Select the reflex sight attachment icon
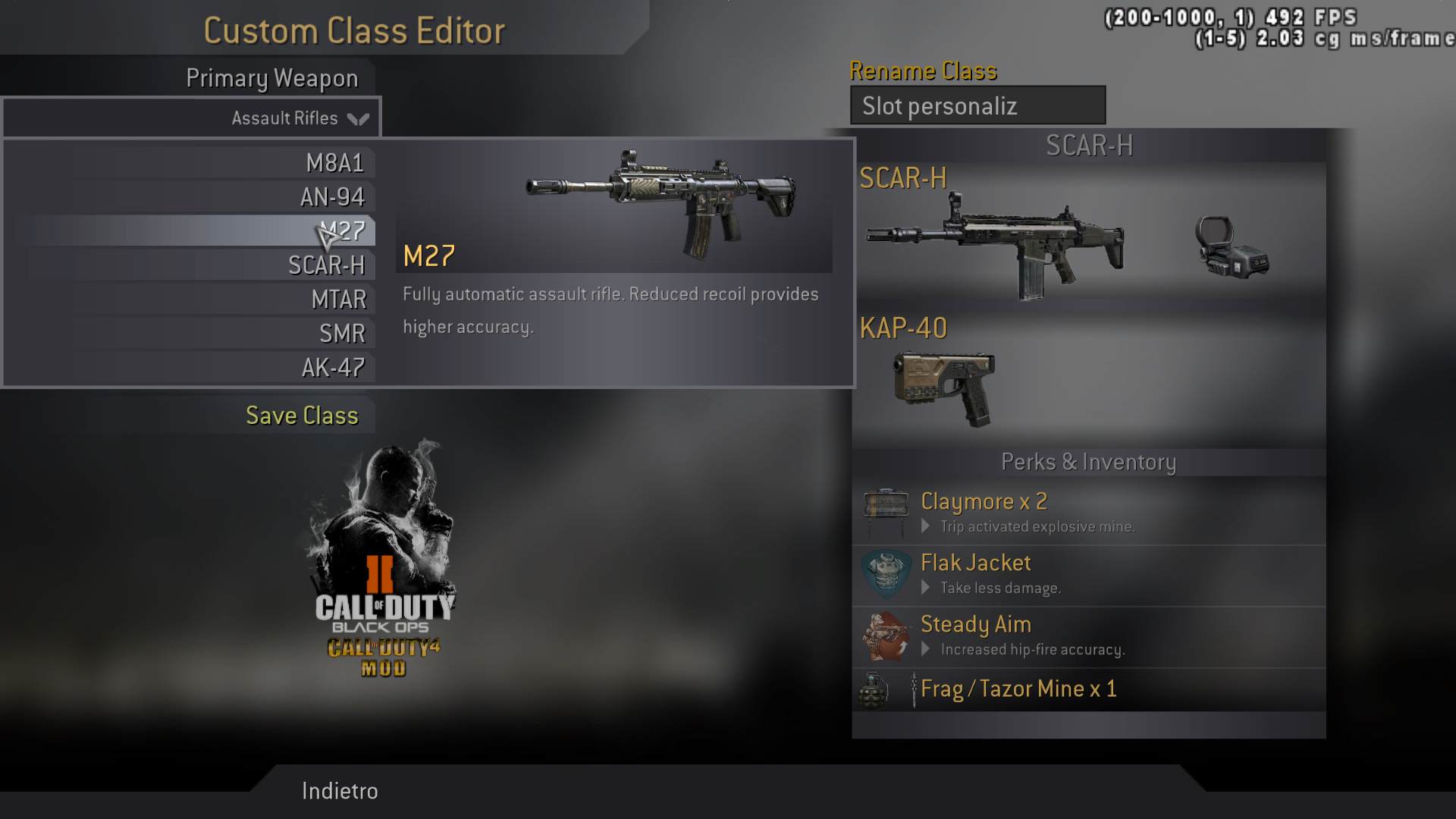The image size is (1456, 819). tap(1230, 246)
